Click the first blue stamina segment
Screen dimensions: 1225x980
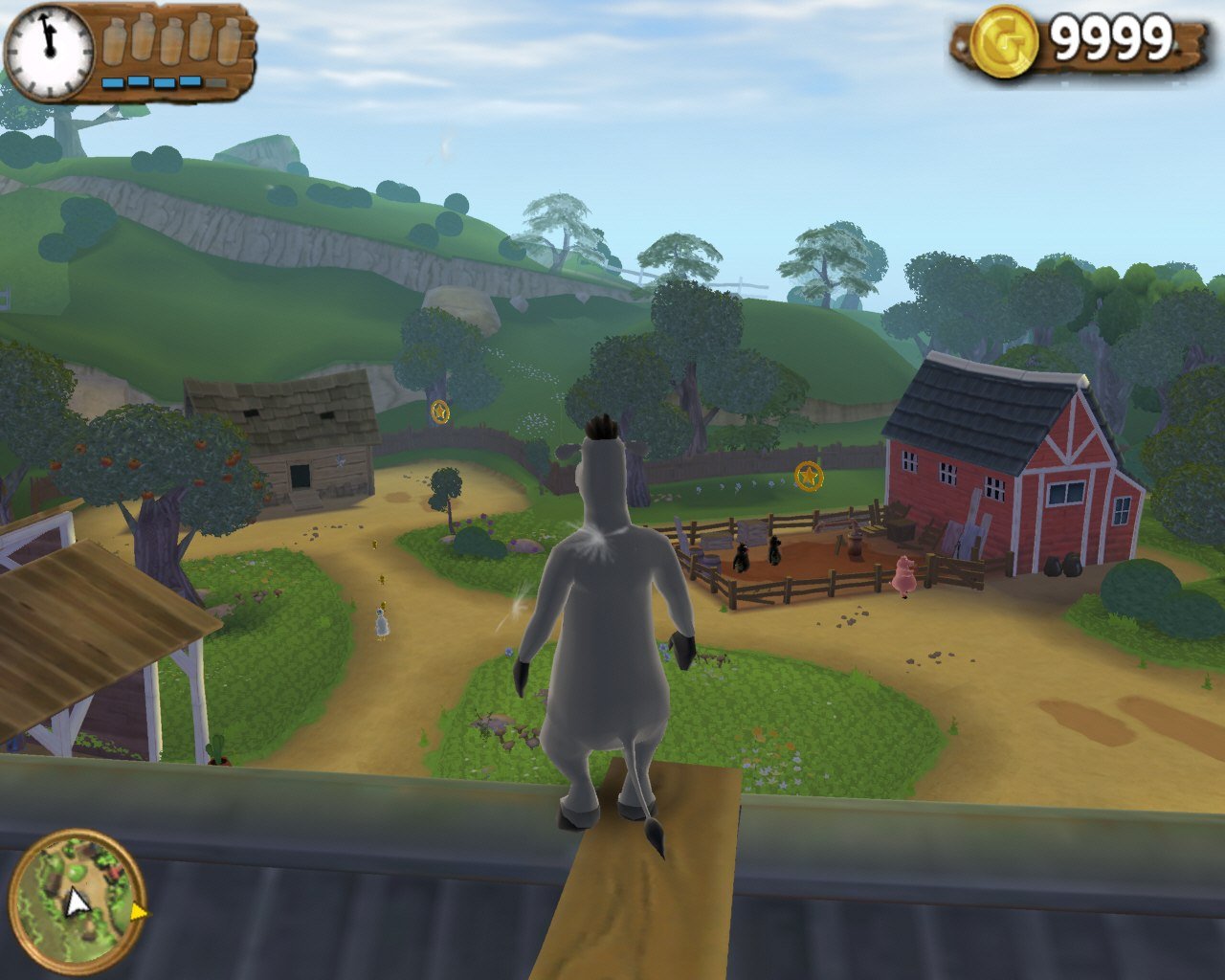(x=112, y=82)
